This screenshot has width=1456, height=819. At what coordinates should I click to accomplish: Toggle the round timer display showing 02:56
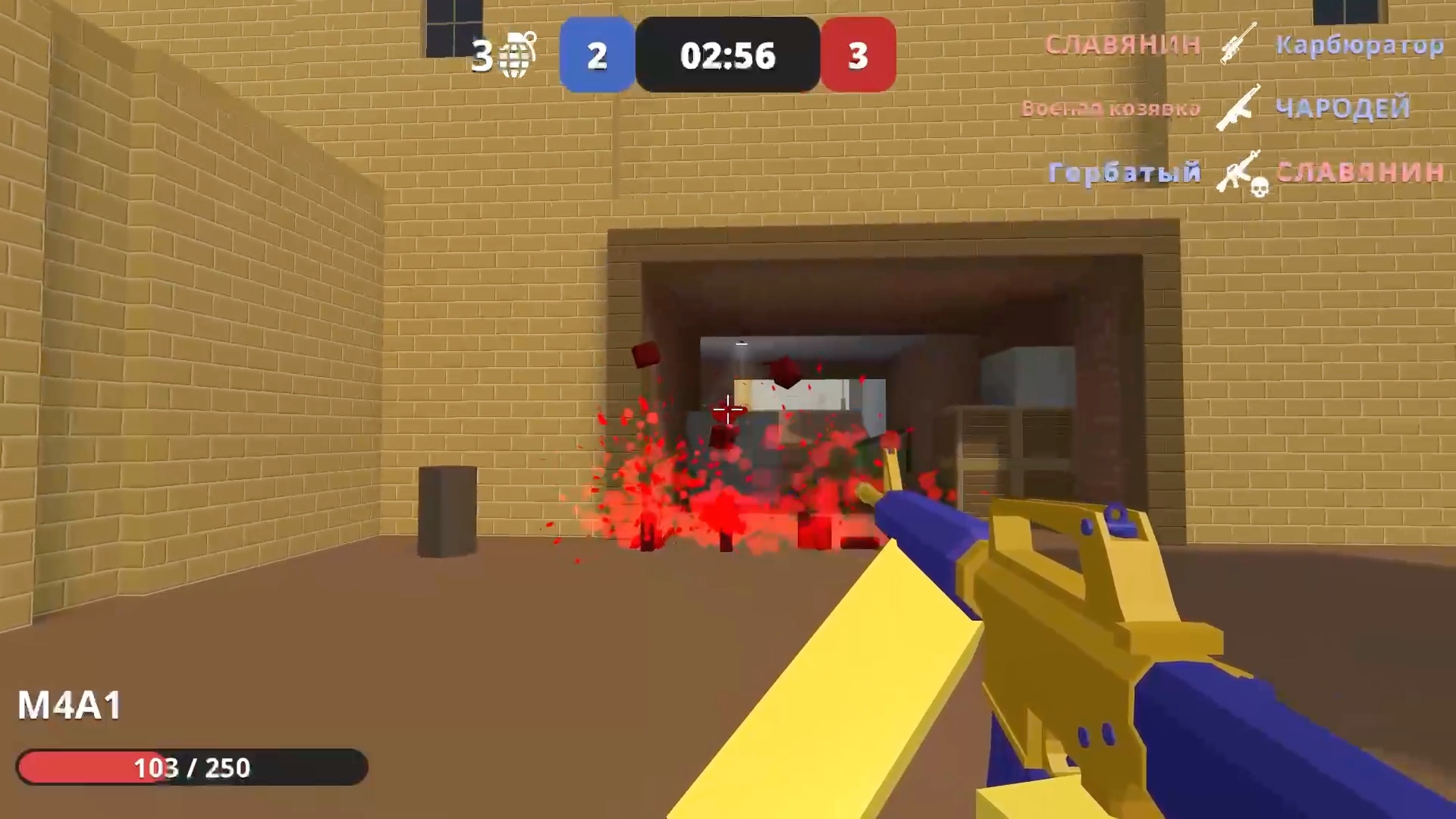727,55
